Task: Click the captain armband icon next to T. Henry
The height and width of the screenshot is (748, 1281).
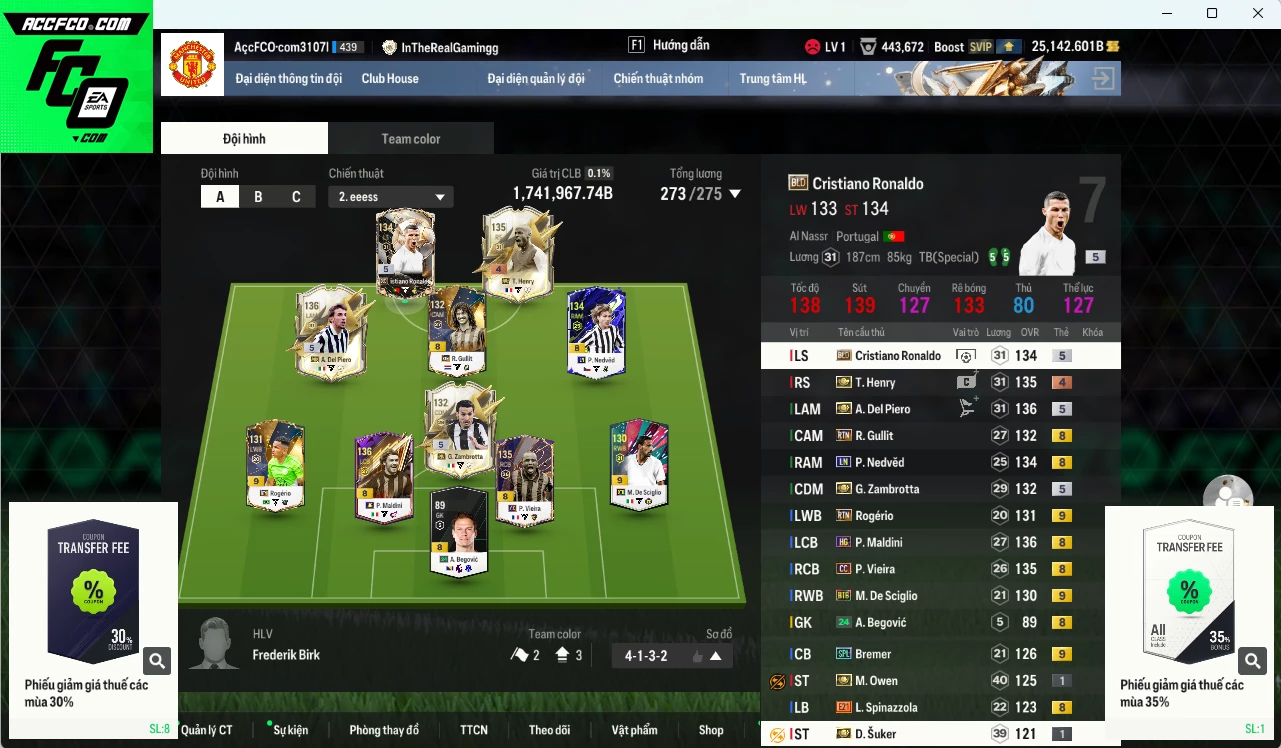Action: pos(964,382)
